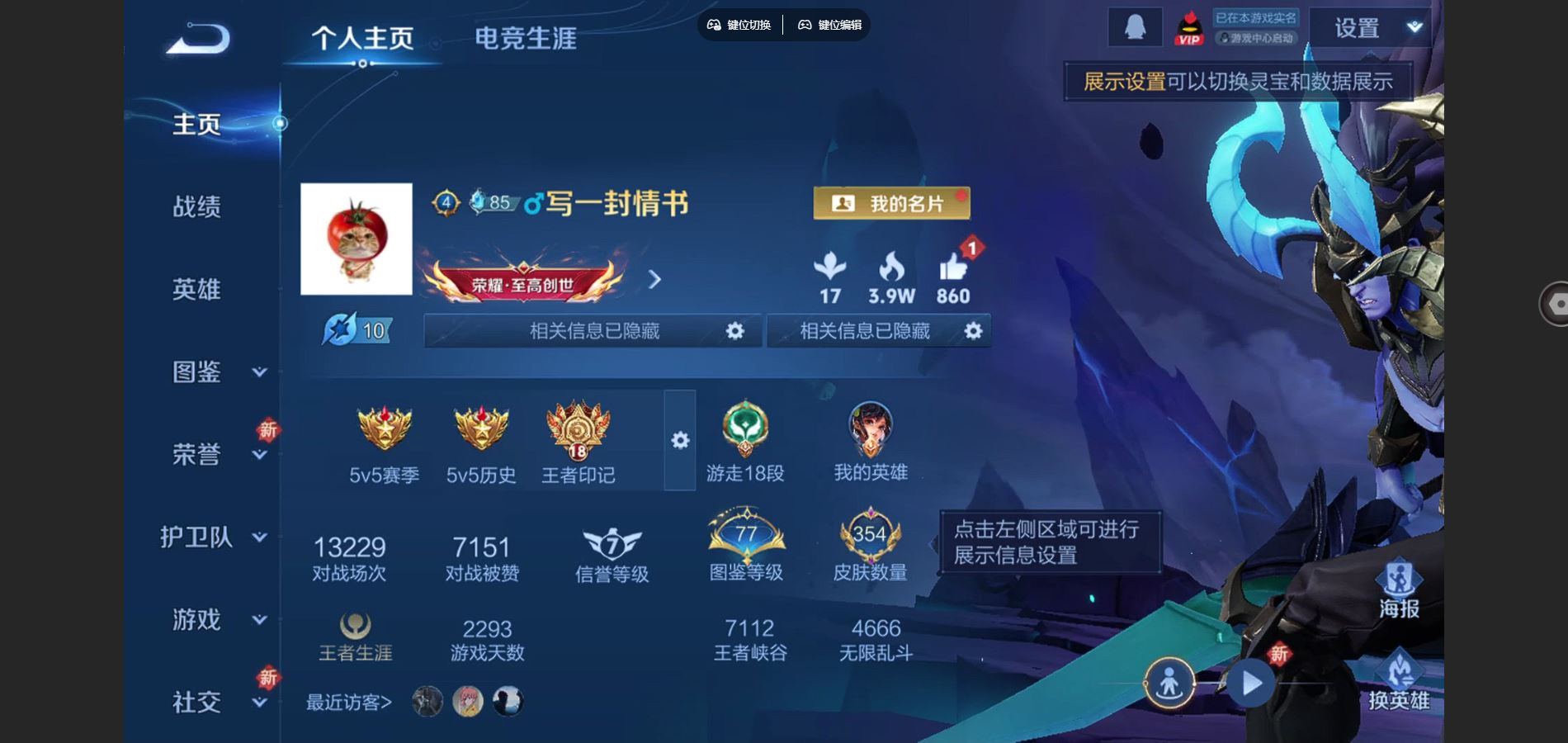Toggle the gear on second 相关信息已隐藏 bar
The height and width of the screenshot is (743, 1568).
pyautogui.click(x=972, y=330)
